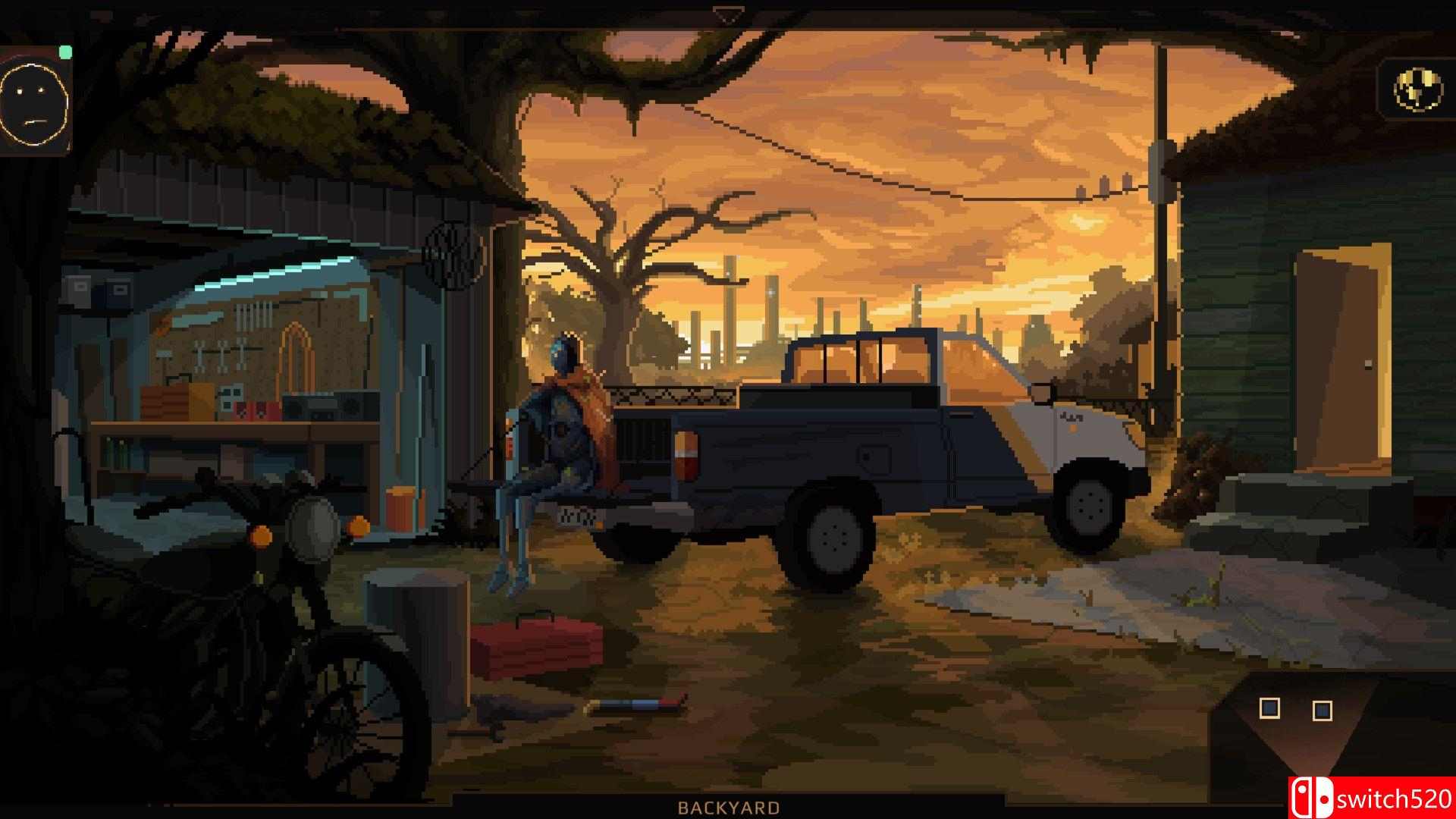Click the green status dot on the portrait
The image size is (1456, 819).
click(x=65, y=52)
